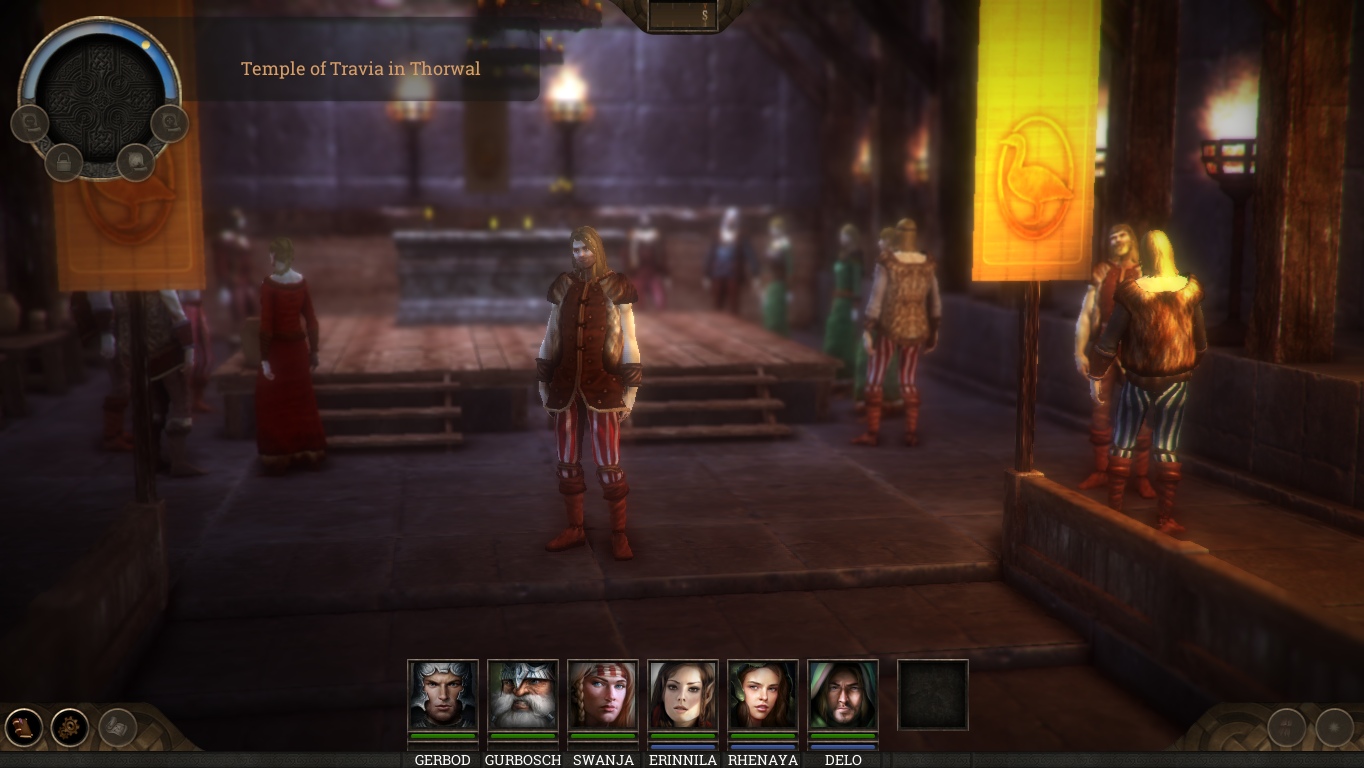Choose Swanja's character portrait
Viewport: 1364px width, 768px height.
pyautogui.click(x=603, y=695)
